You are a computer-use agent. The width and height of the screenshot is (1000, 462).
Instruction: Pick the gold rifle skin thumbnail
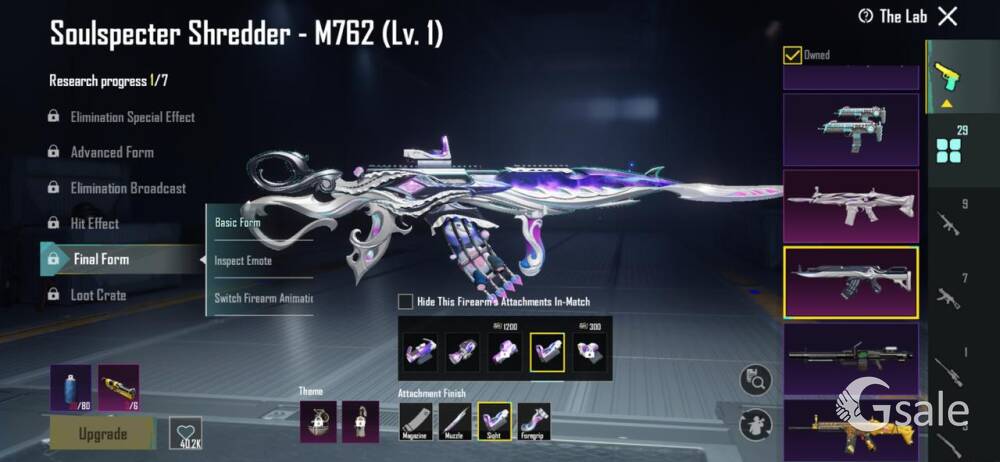(850, 428)
